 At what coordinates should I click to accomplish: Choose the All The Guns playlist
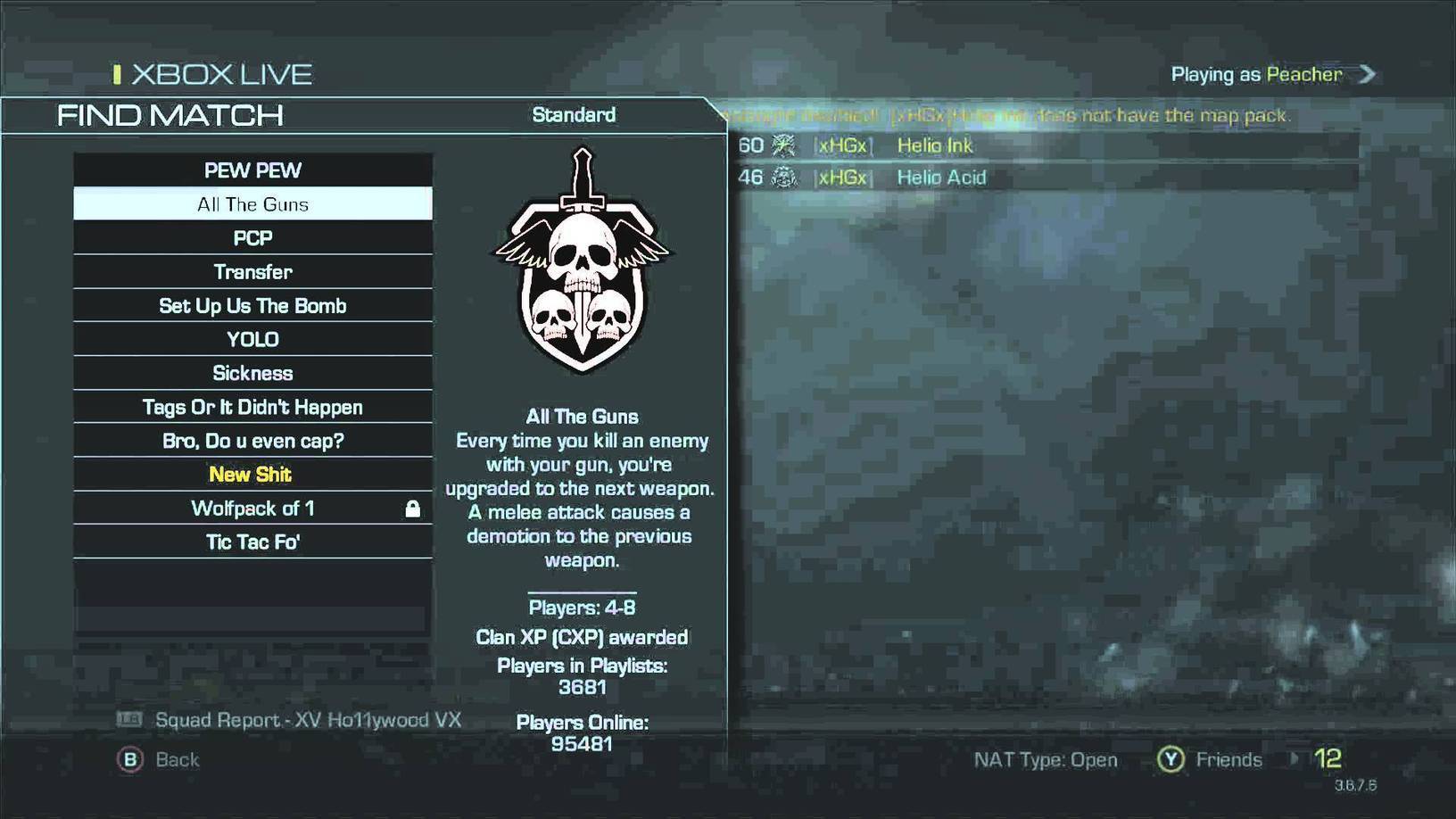(x=252, y=204)
